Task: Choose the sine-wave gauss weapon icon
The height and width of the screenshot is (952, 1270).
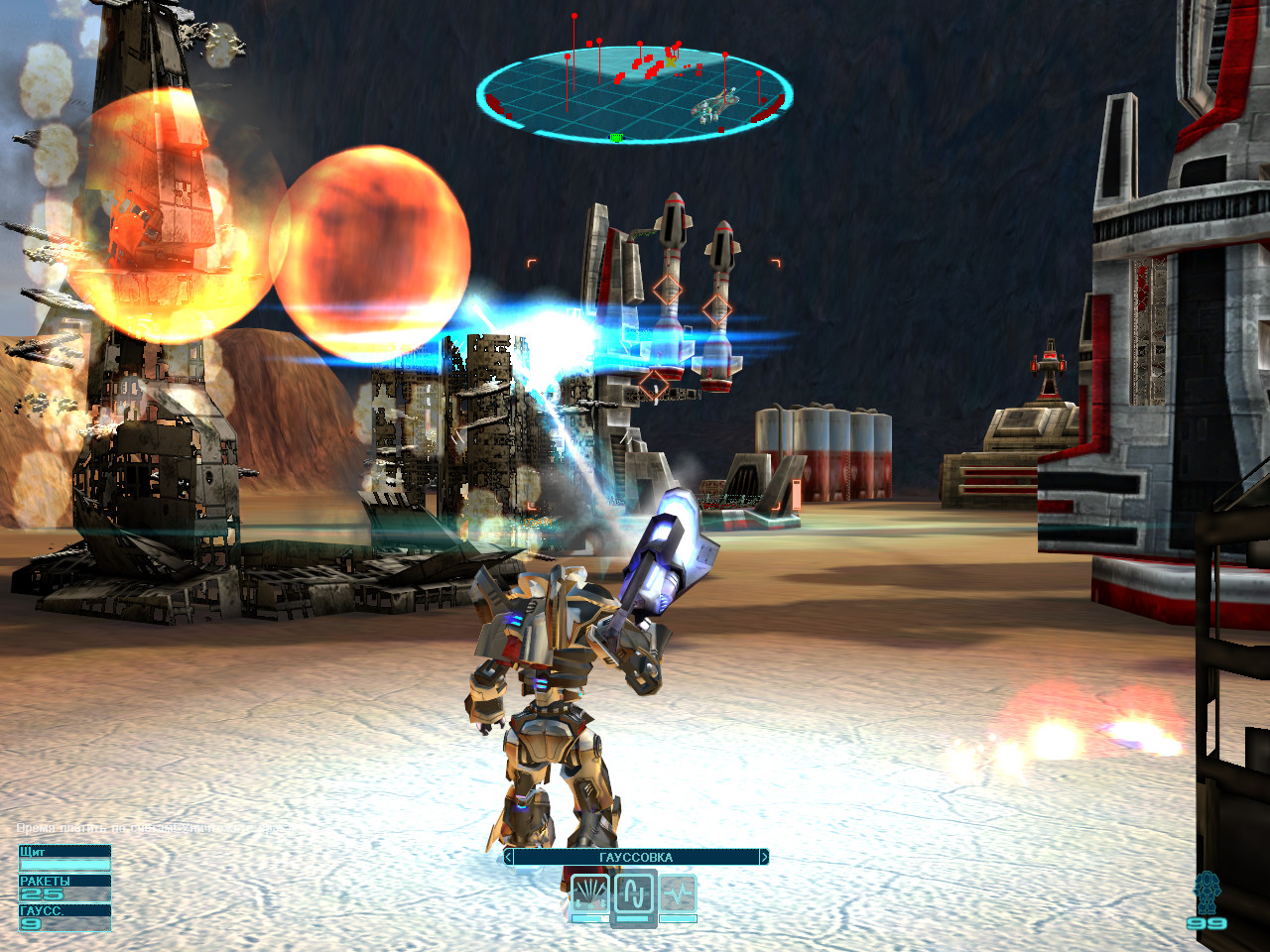Action: 634,894
